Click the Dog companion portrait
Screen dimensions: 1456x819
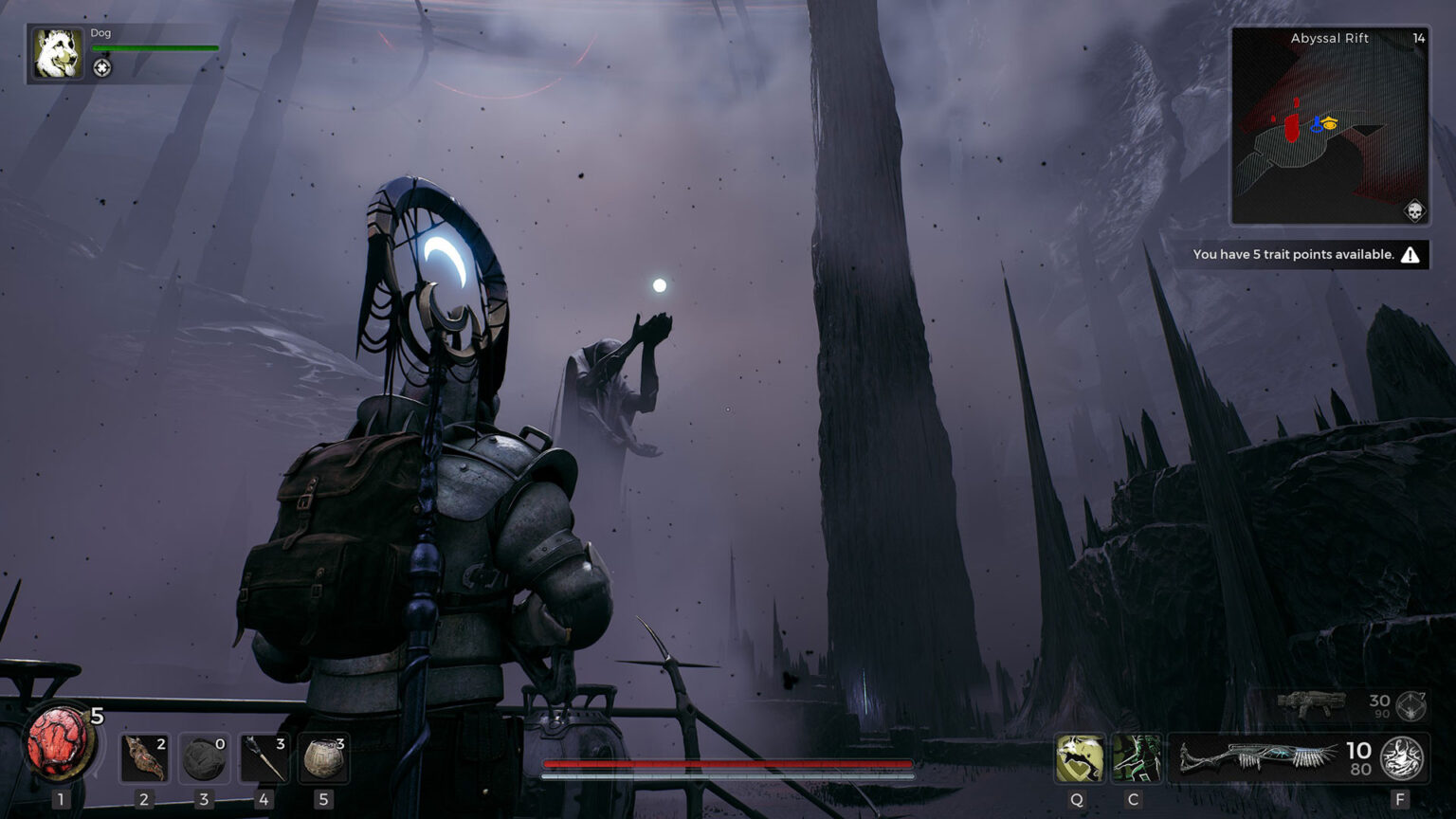tap(58, 53)
